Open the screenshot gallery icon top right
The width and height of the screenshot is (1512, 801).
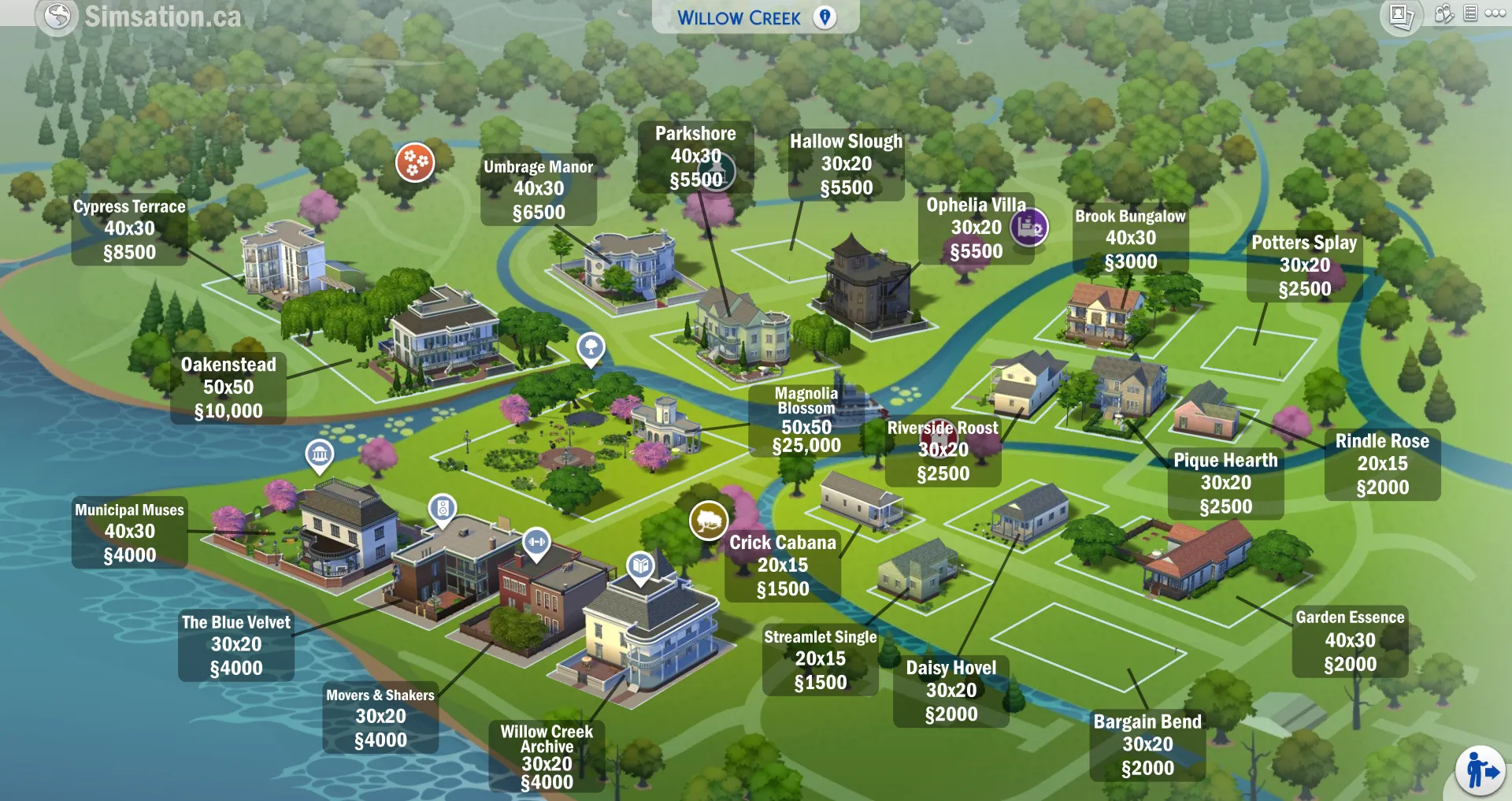tap(1402, 17)
